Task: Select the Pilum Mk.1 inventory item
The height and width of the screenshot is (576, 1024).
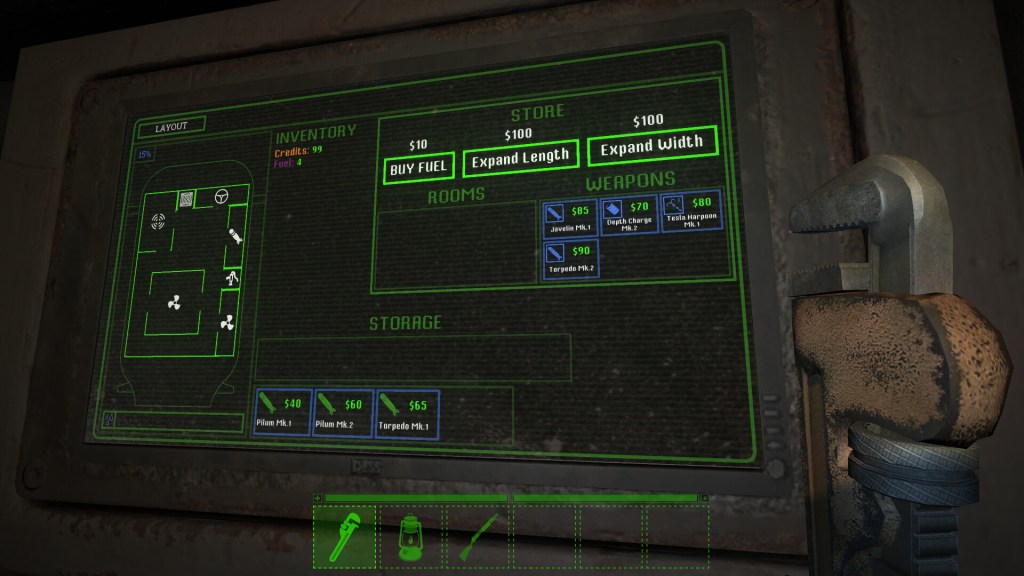Action: (281, 413)
